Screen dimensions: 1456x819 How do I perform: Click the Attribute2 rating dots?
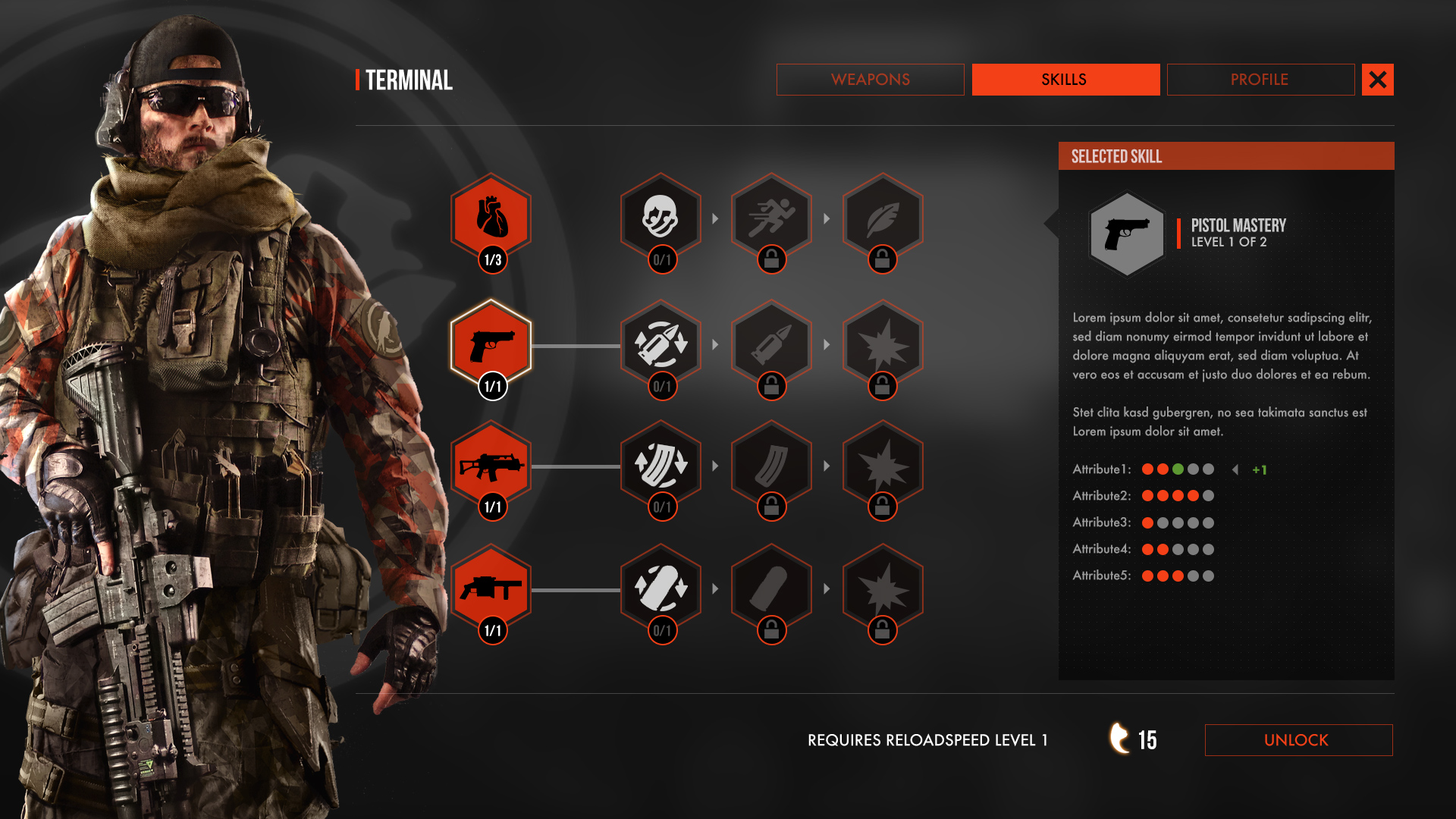[x=1176, y=496]
